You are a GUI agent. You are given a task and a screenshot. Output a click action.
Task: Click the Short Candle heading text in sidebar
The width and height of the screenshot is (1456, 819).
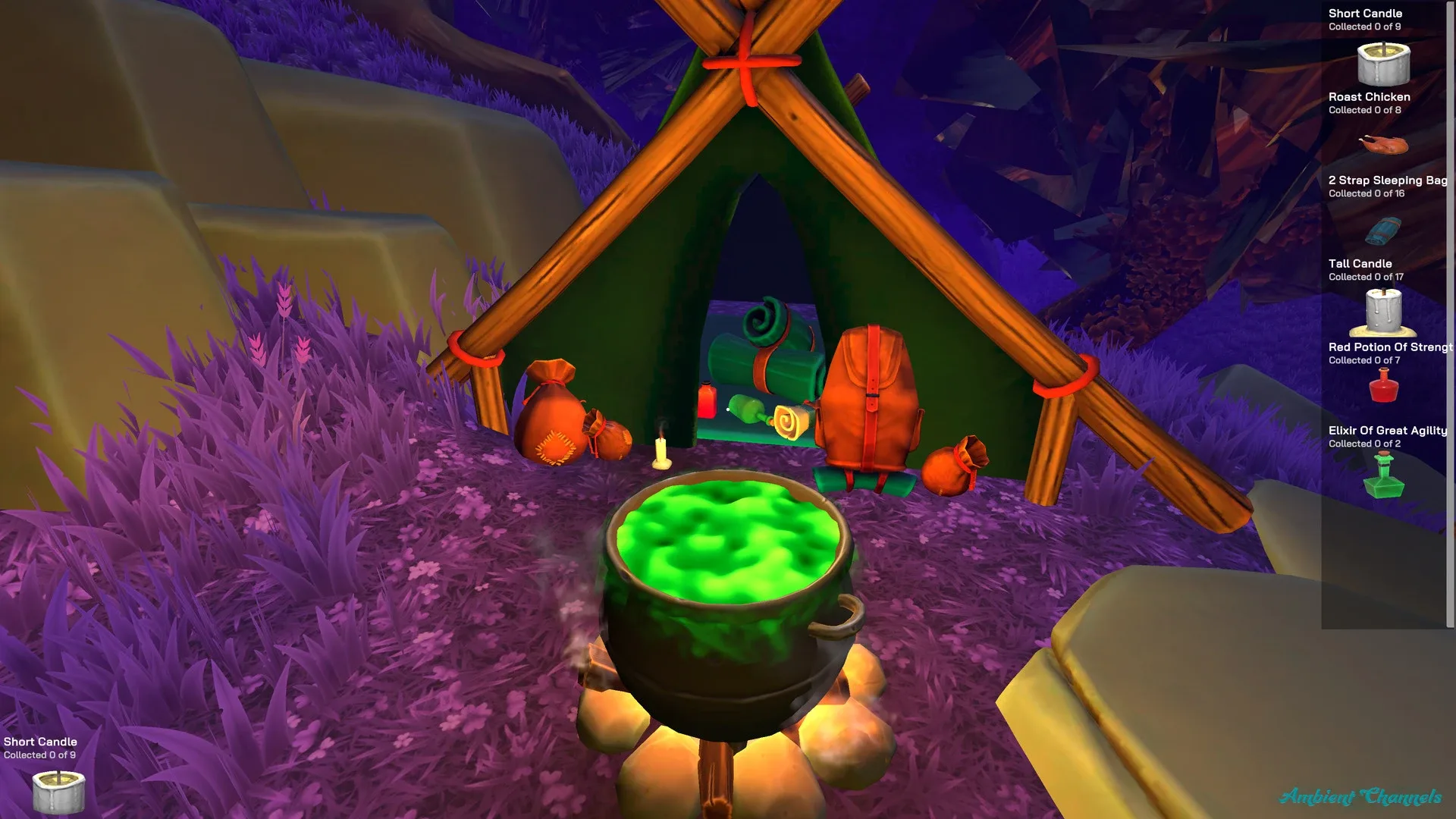(1365, 13)
